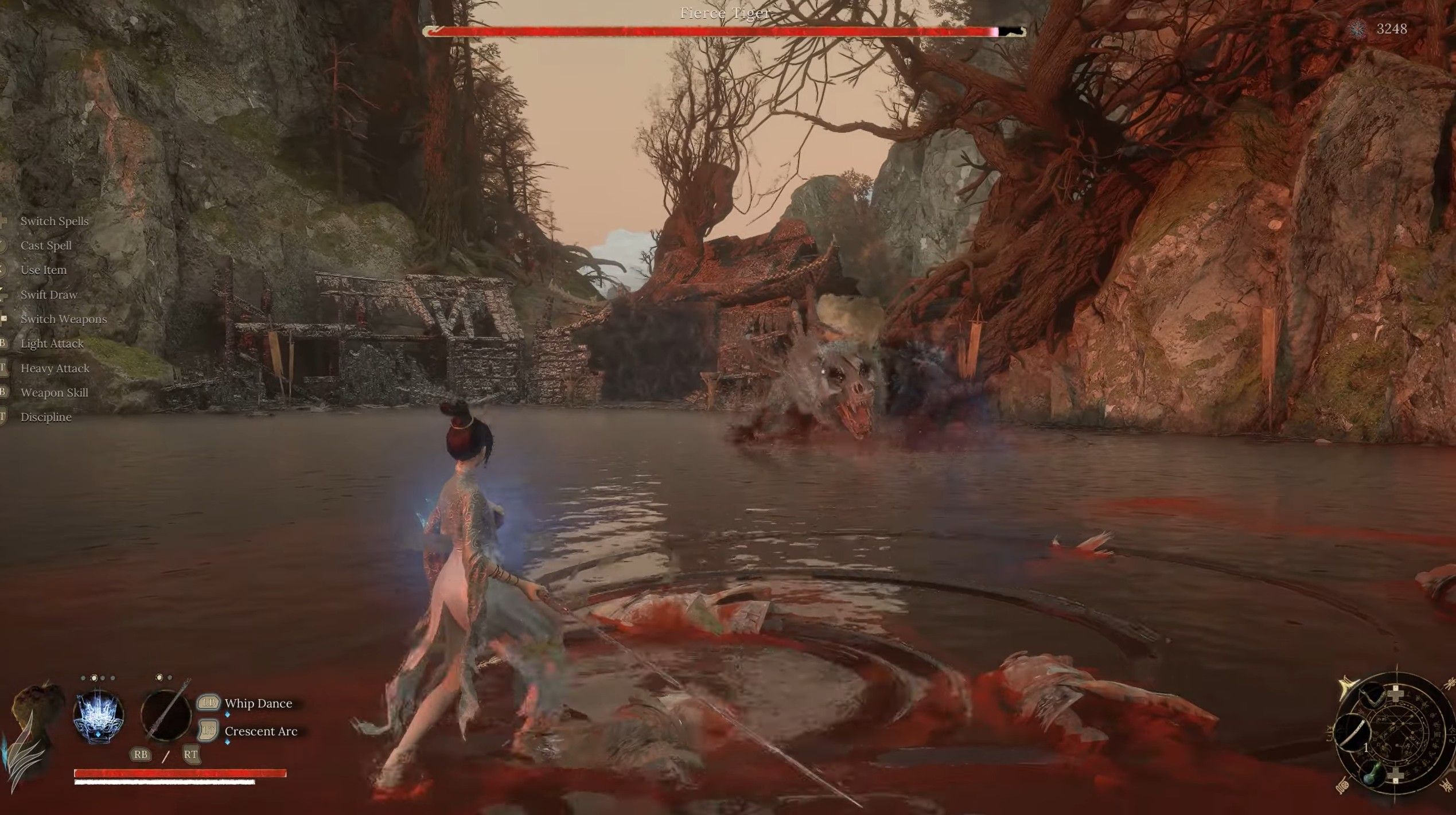The height and width of the screenshot is (815, 1456).
Task: Select Switch Spells in the controls list
Action: [x=54, y=221]
